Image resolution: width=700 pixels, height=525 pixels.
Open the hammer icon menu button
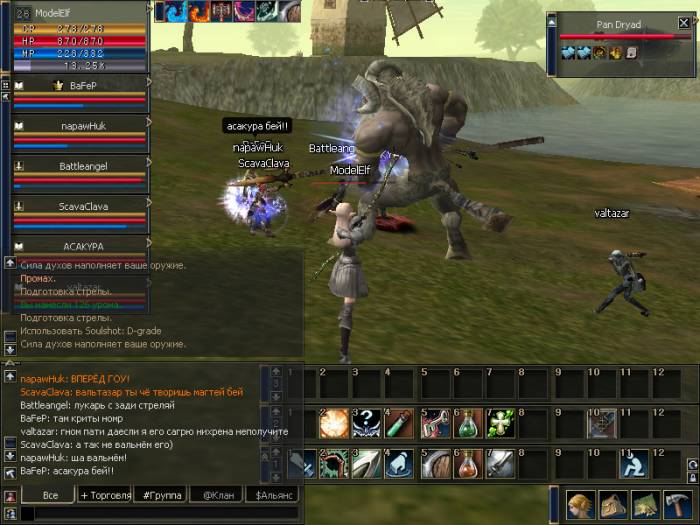point(676,503)
